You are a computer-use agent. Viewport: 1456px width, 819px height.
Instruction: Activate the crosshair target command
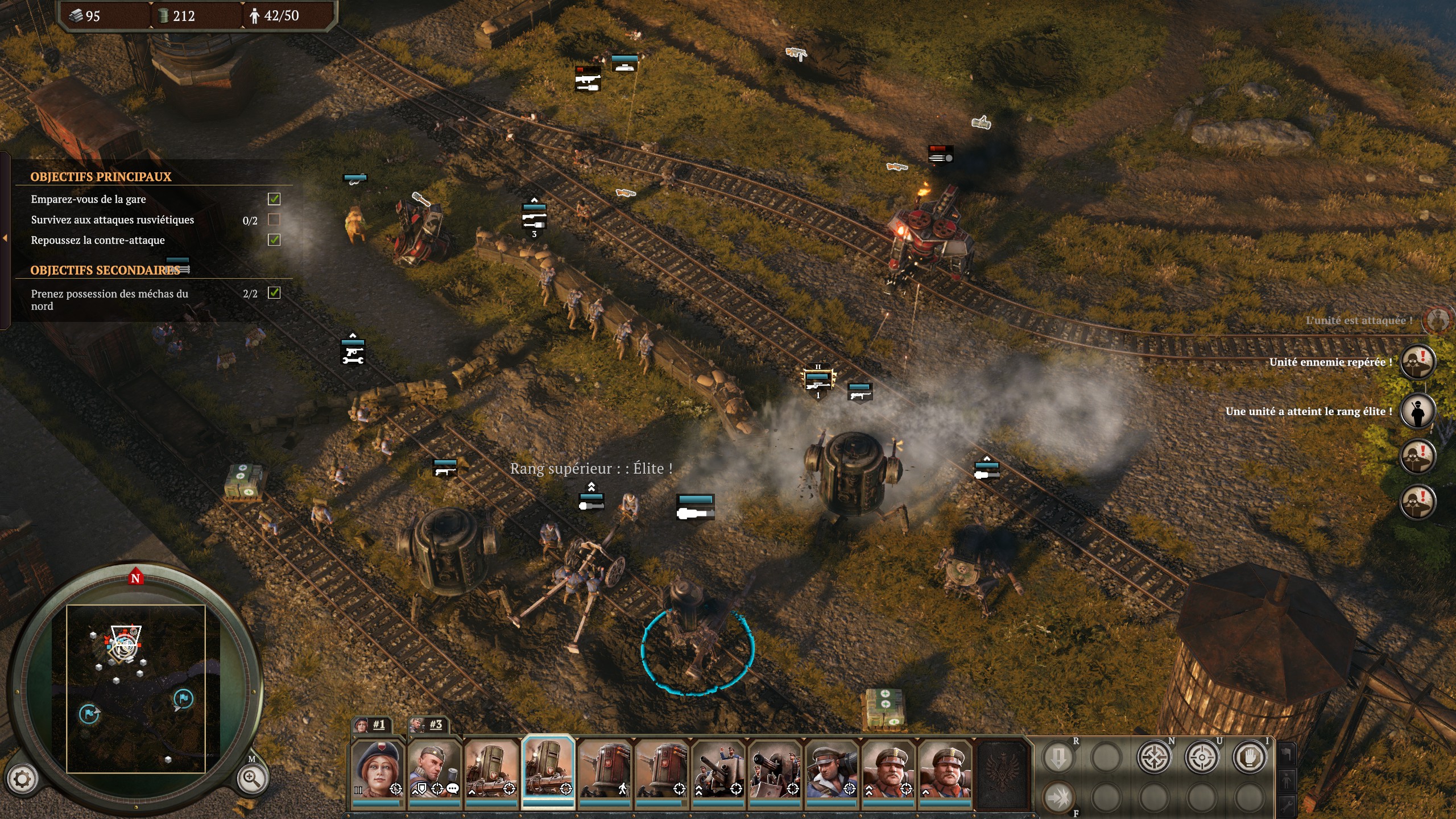[1202, 757]
